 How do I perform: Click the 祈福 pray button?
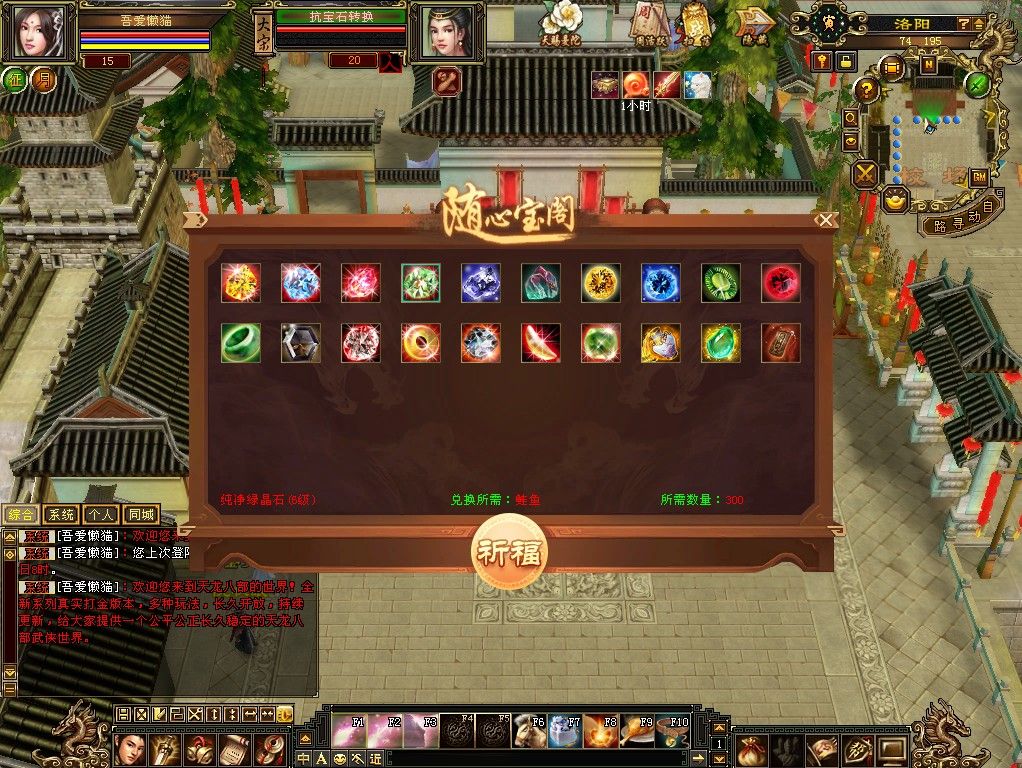click(x=509, y=553)
